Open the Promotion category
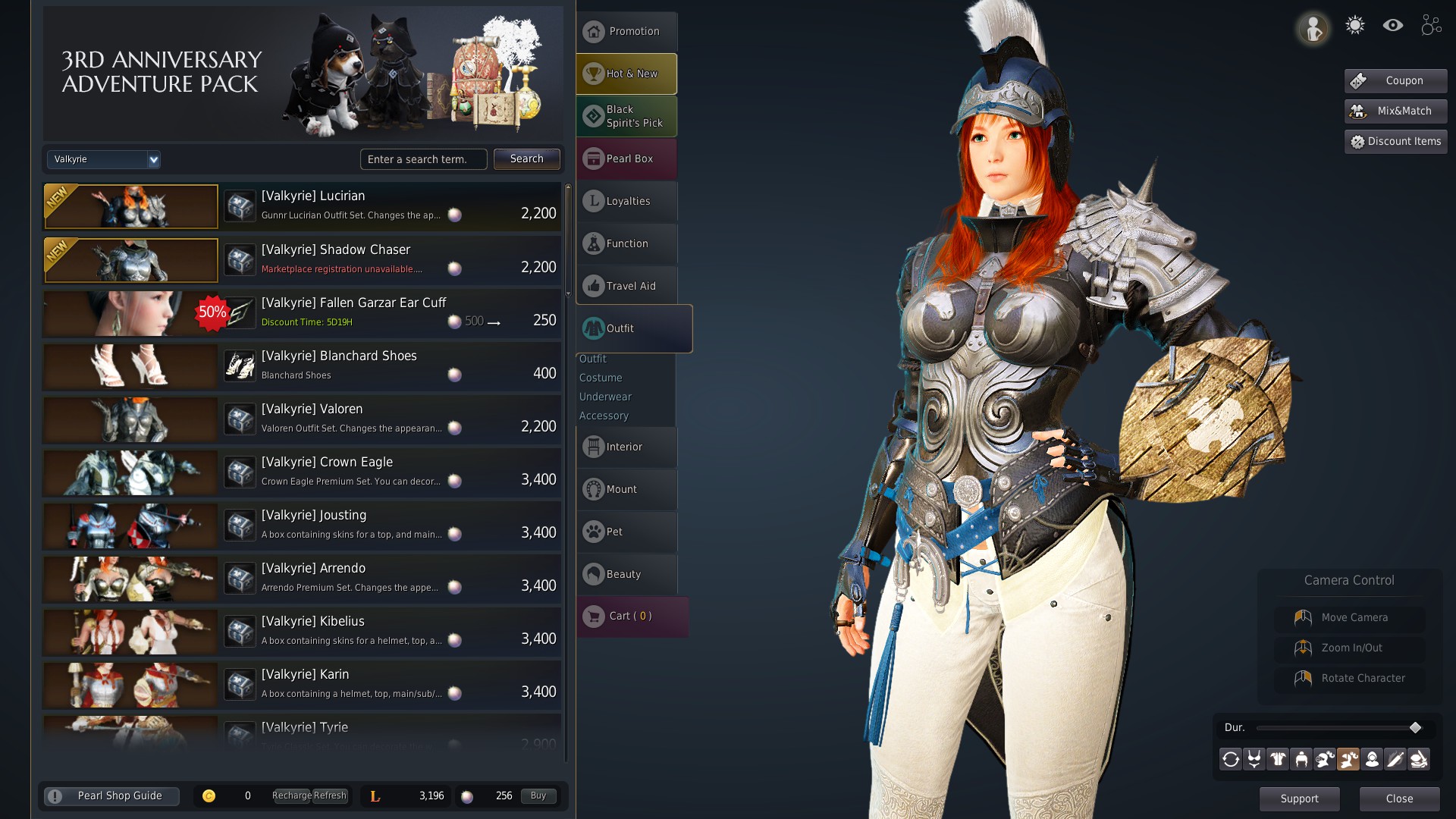Image resolution: width=1456 pixels, height=819 pixels. [x=626, y=32]
